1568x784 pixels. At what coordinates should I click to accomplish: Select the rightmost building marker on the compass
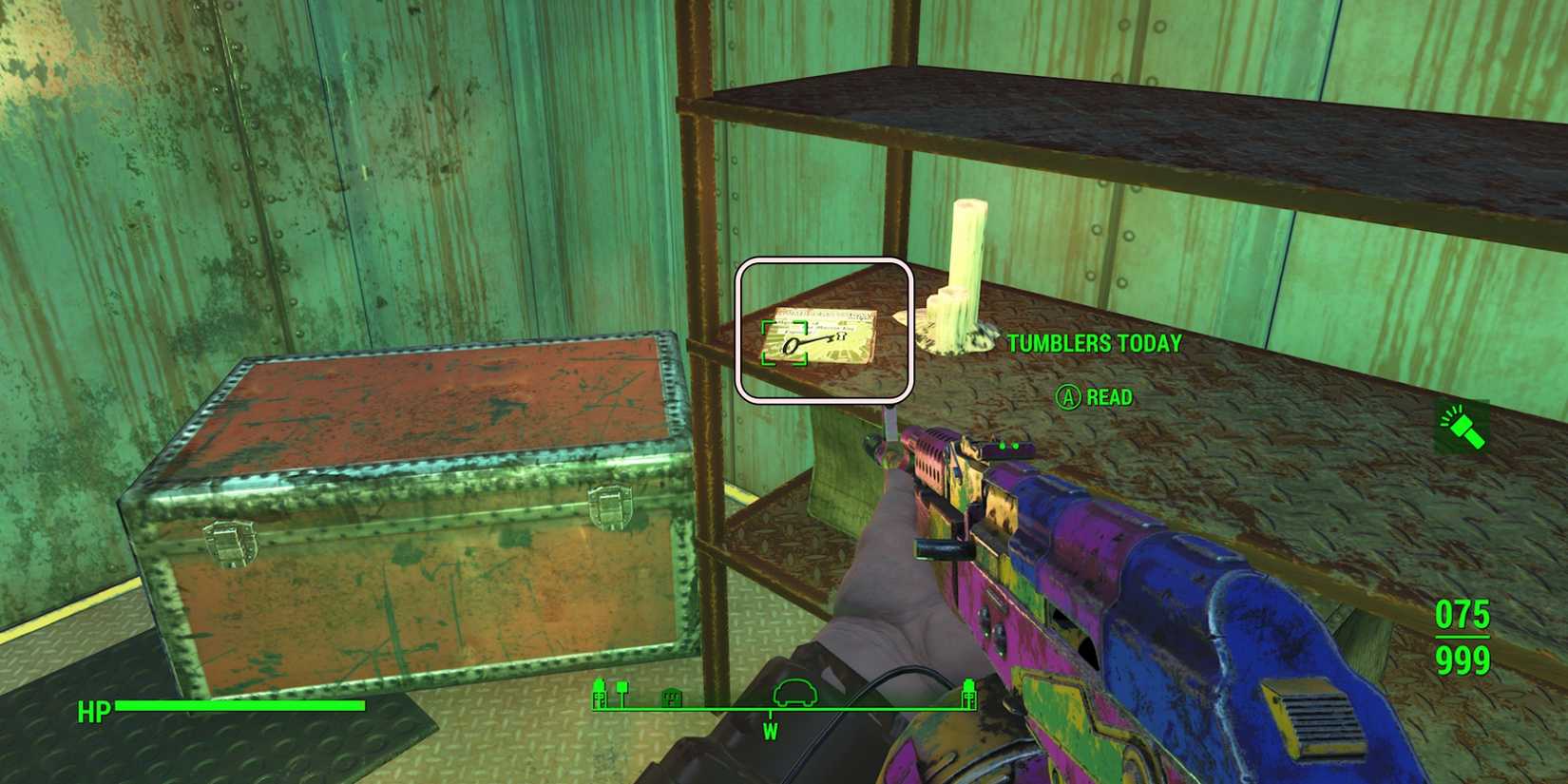click(967, 692)
